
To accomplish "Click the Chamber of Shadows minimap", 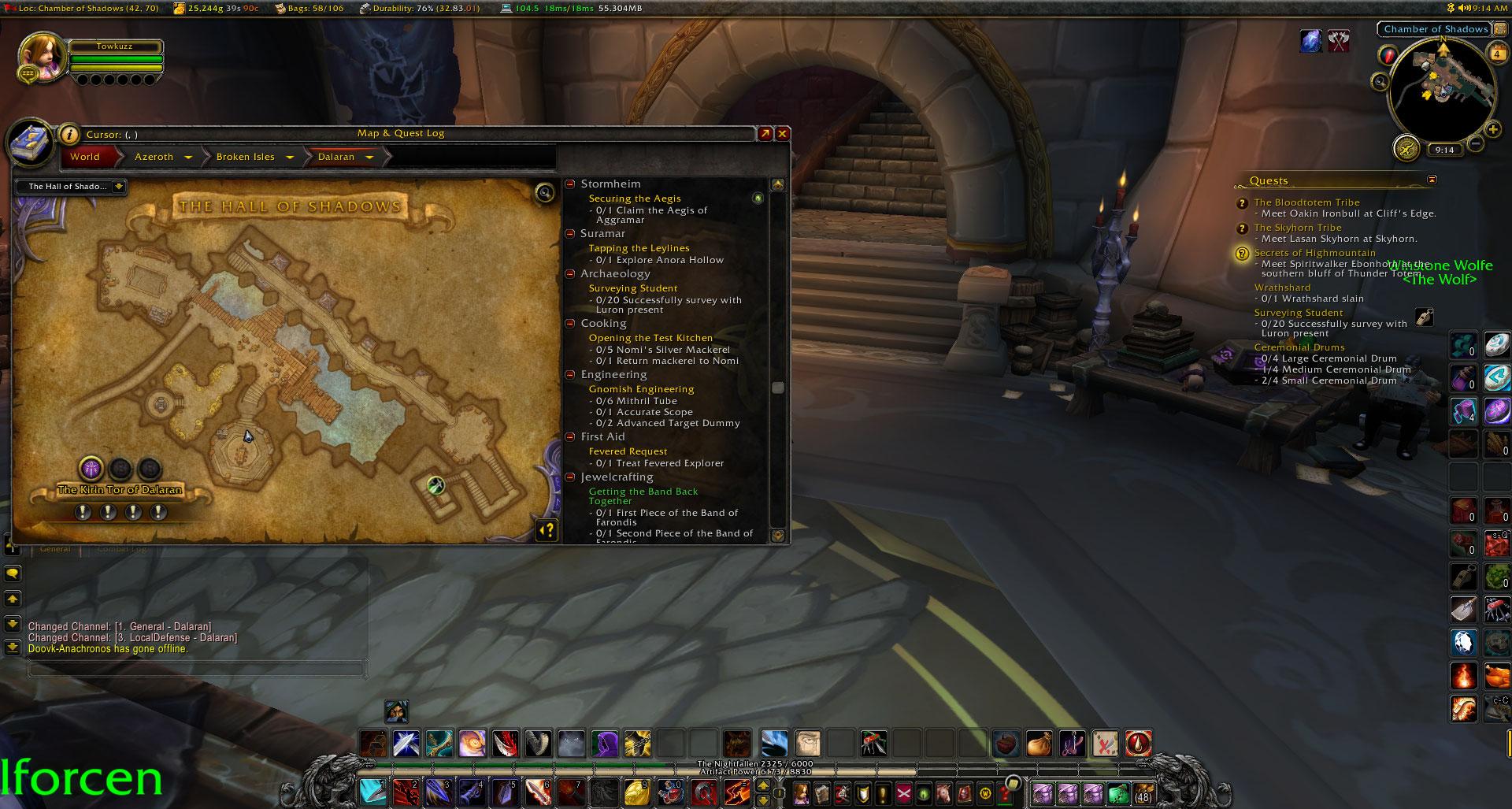I will coord(1442,90).
